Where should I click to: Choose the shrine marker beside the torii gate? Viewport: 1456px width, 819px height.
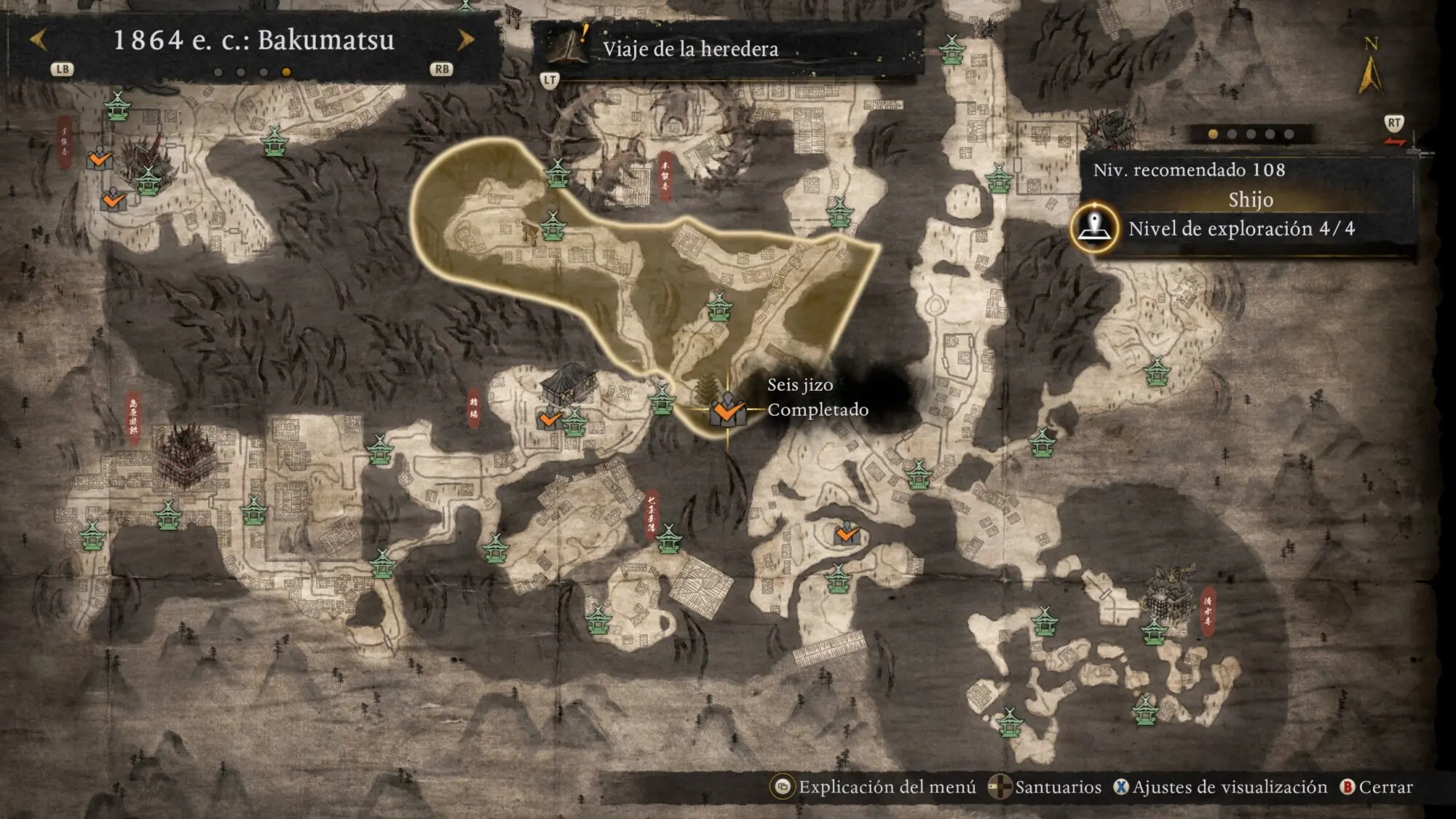coord(553,226)
